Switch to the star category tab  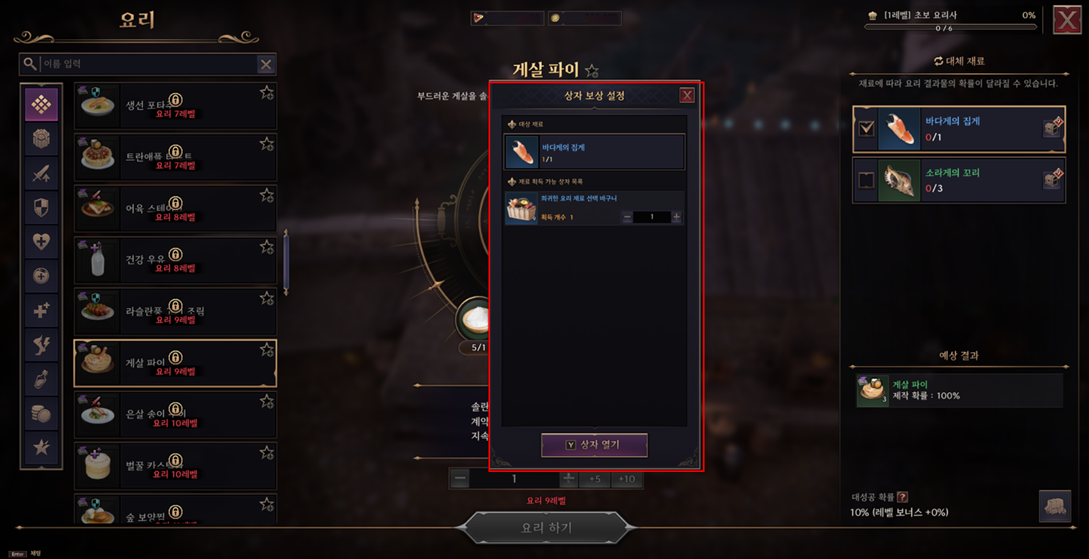41,447
